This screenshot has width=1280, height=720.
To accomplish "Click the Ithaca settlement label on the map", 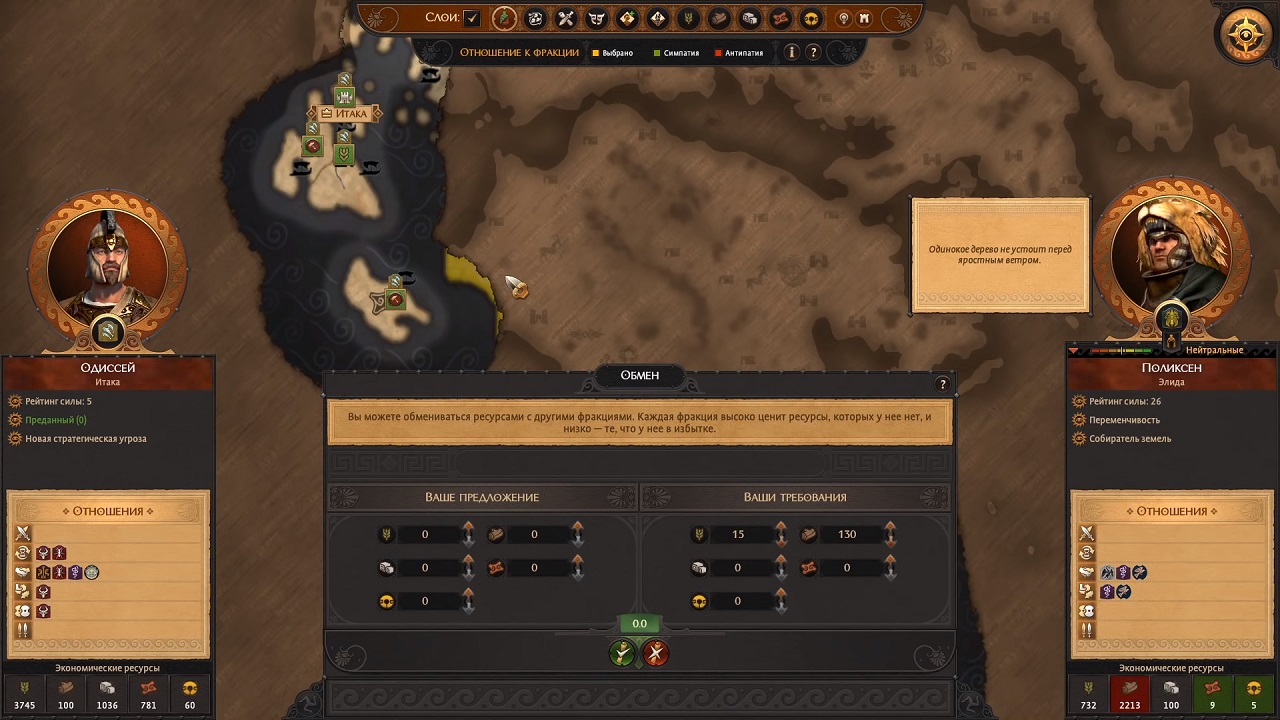I will click(x=345, y=114).
